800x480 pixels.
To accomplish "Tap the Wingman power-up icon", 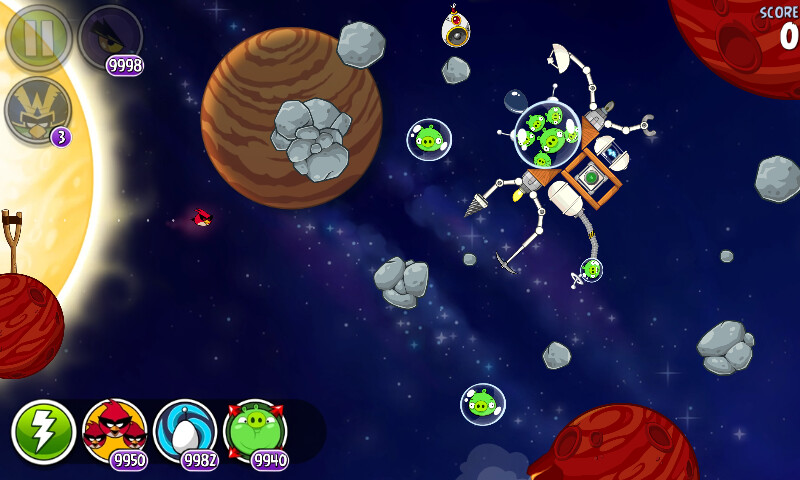I will [x=38, y=108].
